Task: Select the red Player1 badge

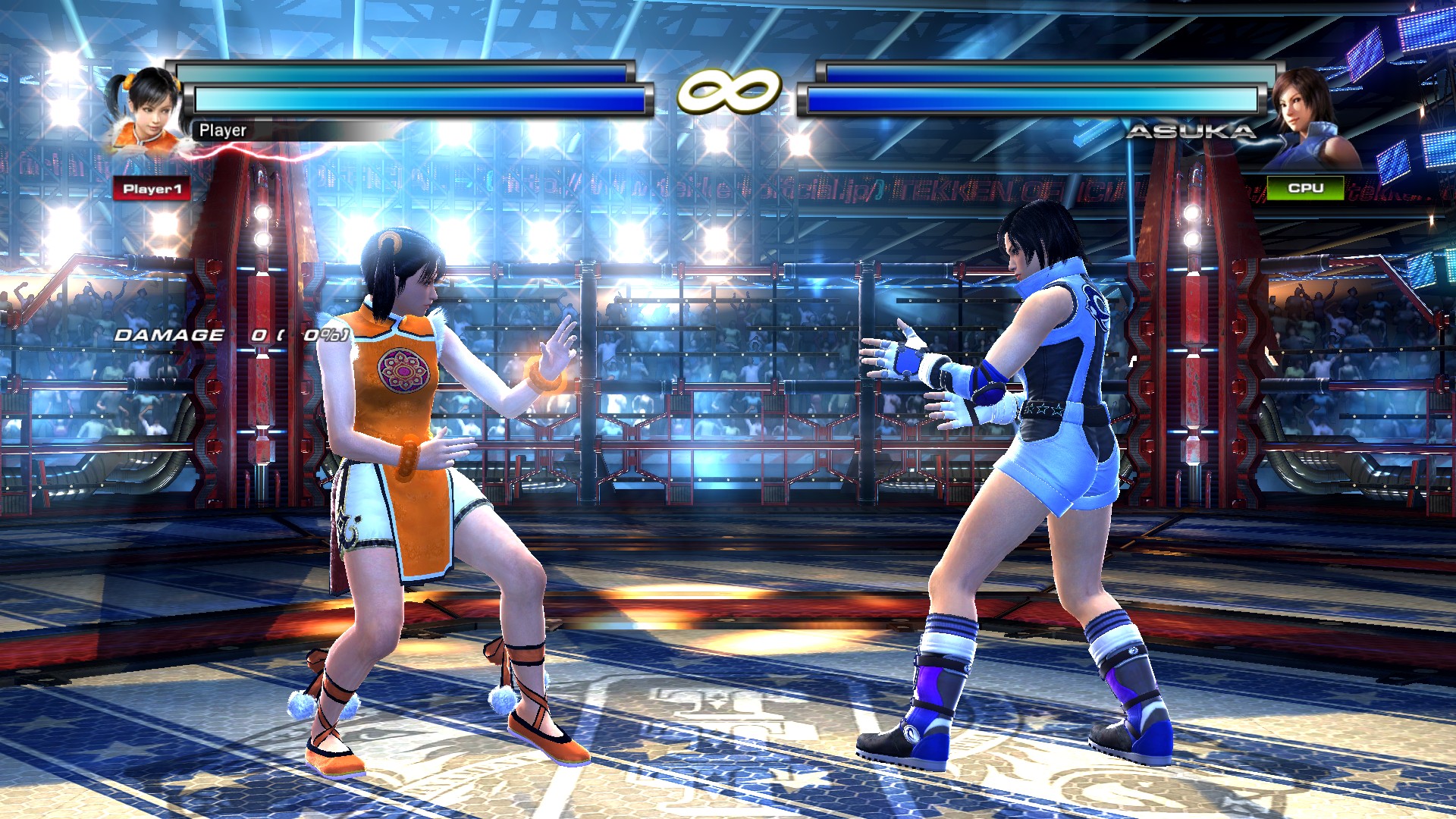Action: pyautogui.click(x=152, y=189)
